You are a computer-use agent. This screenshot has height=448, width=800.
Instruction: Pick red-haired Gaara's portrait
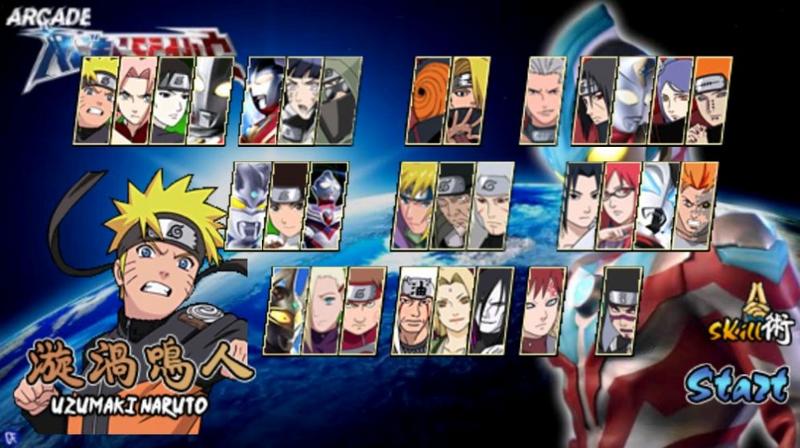point(546,311)
